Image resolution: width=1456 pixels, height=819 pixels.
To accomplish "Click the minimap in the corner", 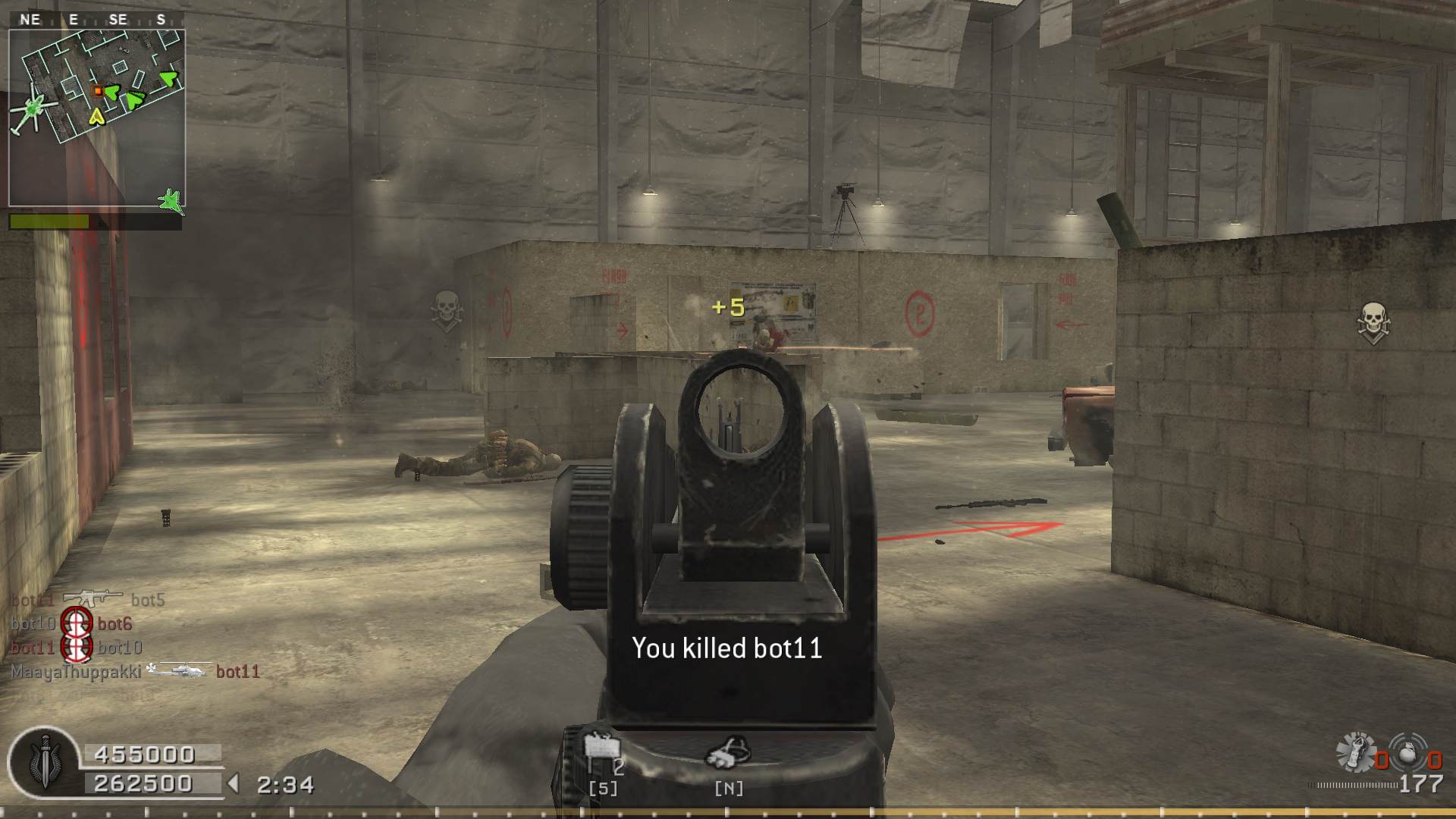I will pos(97,118).
